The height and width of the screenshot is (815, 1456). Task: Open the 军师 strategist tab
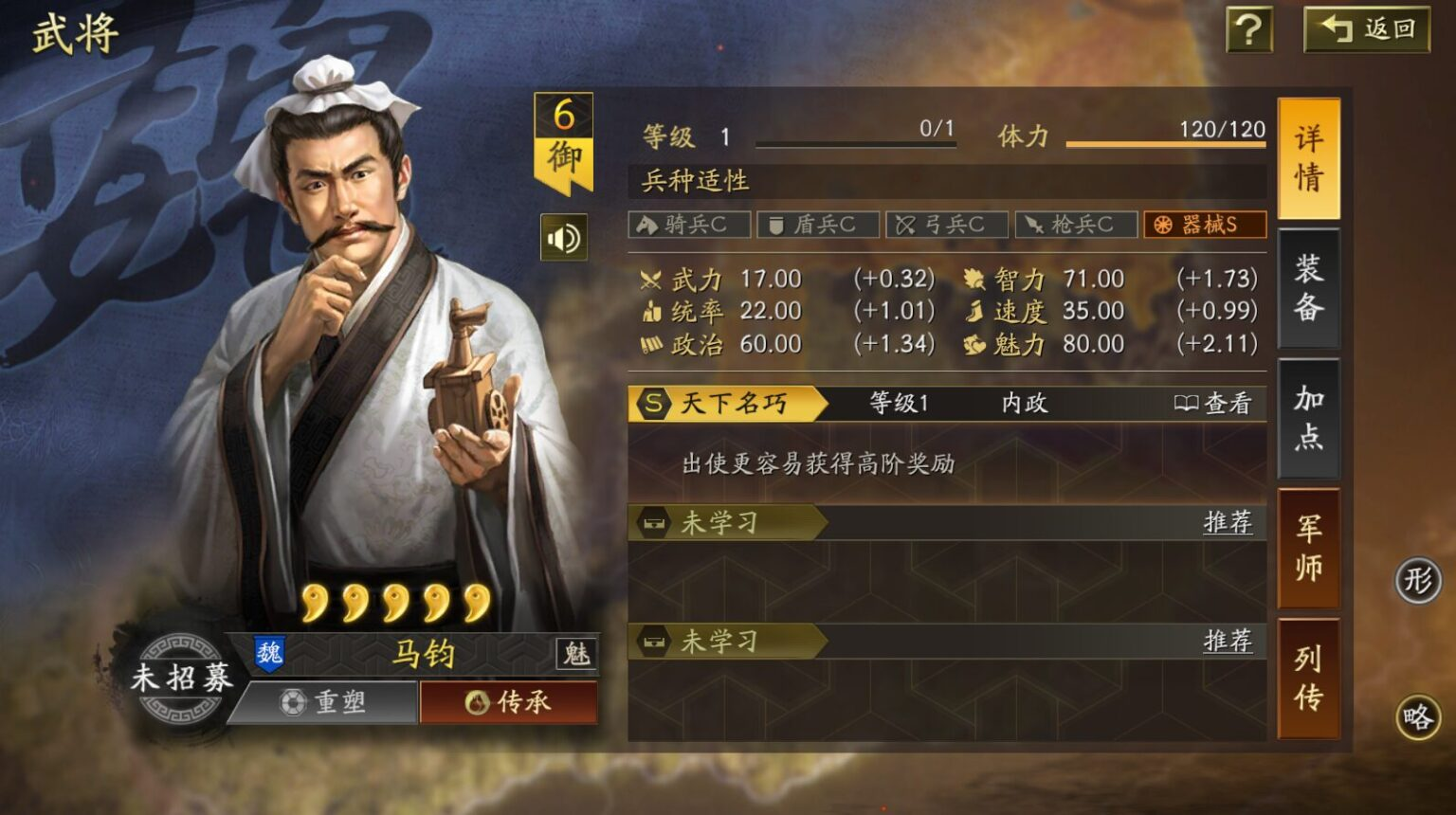[x=1308, y=548]
